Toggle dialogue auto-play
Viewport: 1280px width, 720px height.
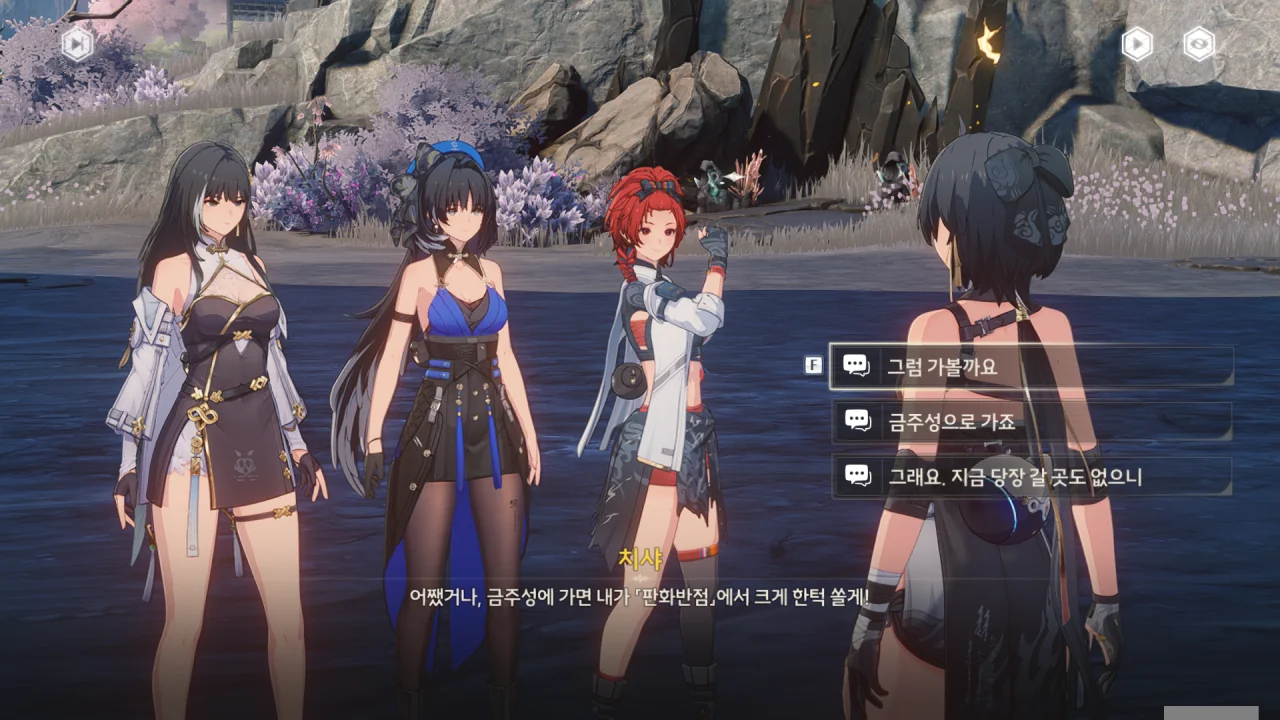(x=1137, y=44)
